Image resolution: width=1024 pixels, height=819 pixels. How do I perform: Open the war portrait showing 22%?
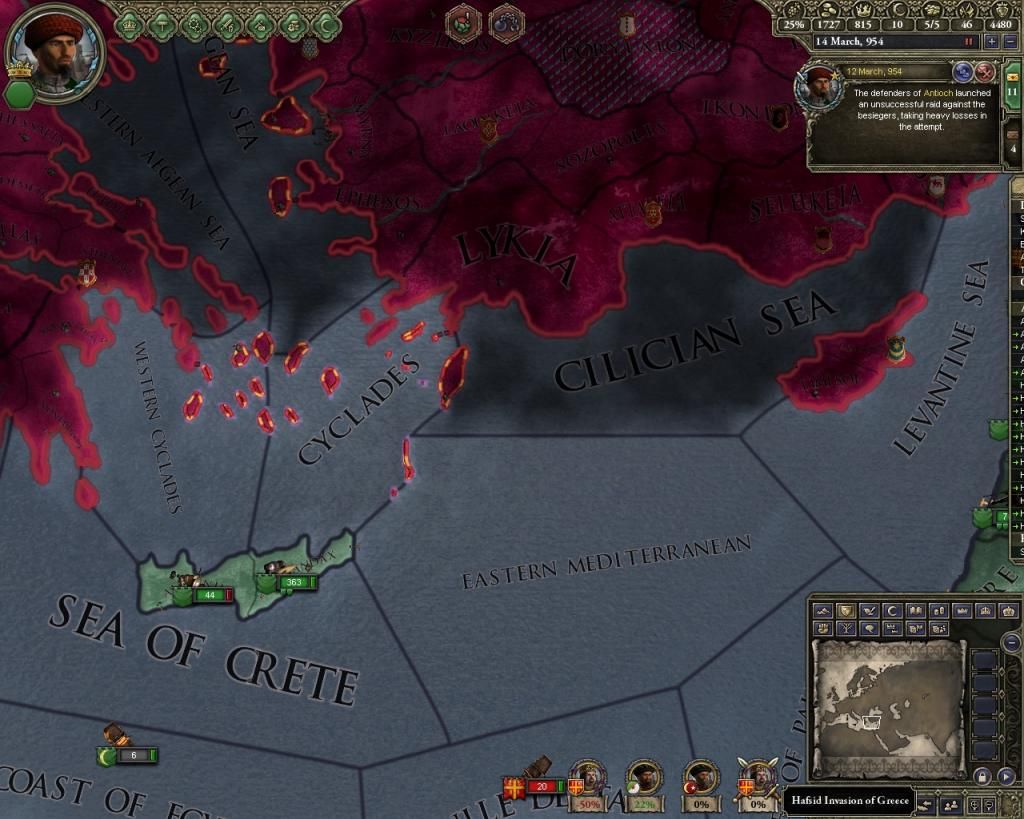tap(643, 780)
